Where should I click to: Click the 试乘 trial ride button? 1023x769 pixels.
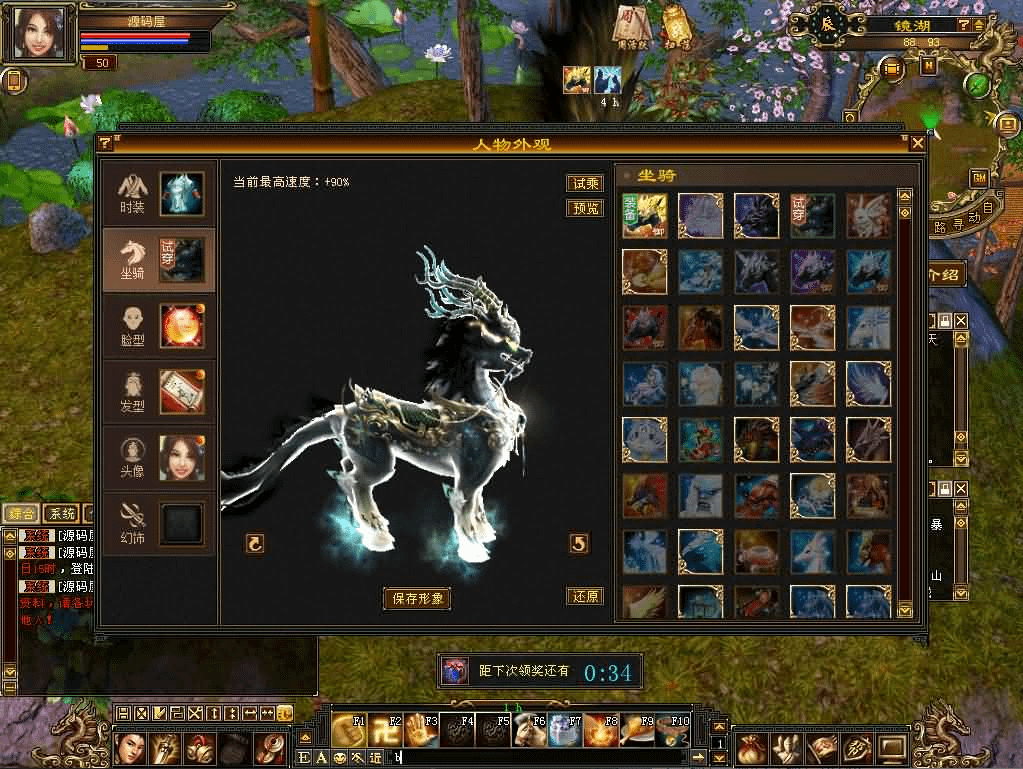585,183
